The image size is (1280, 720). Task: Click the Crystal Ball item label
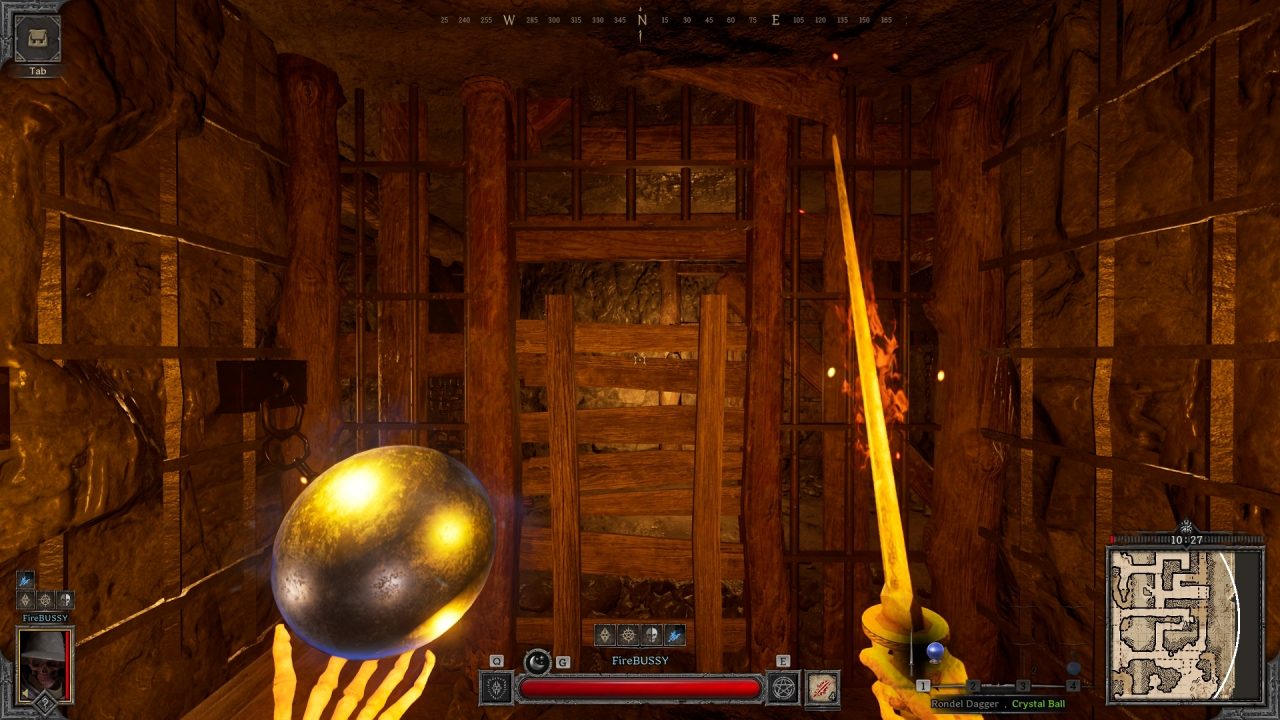pos(1038,703)
